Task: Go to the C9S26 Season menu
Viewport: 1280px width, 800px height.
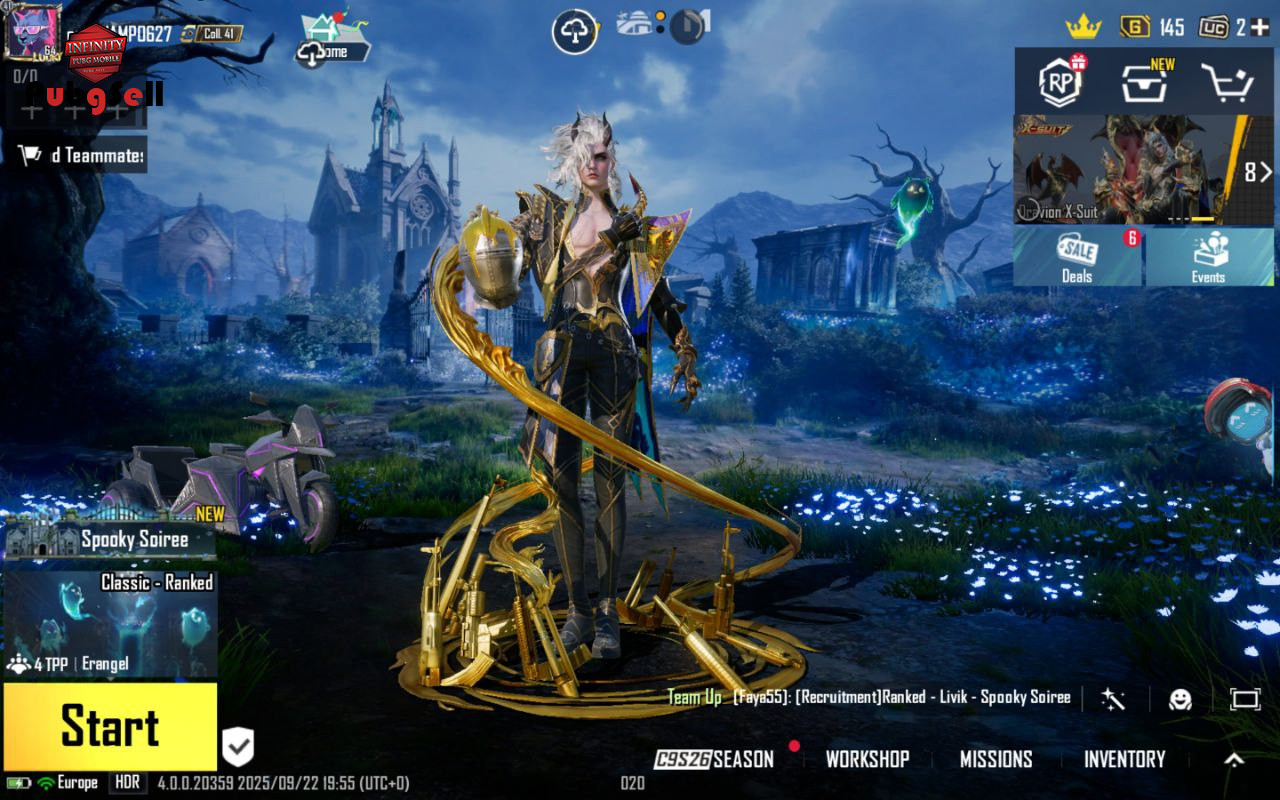Action: coord(716,760)
